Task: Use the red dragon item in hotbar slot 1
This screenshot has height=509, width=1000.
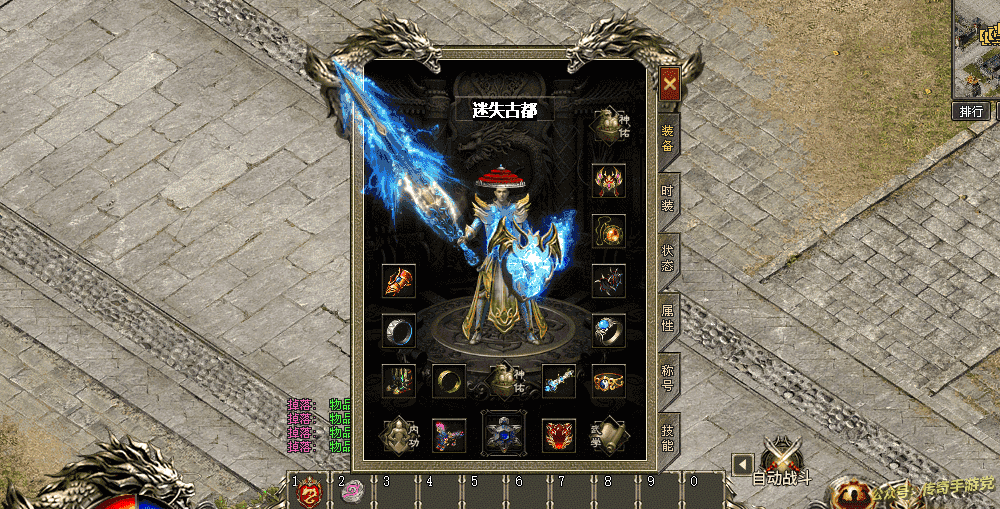Action: click(x=309, y=493)
